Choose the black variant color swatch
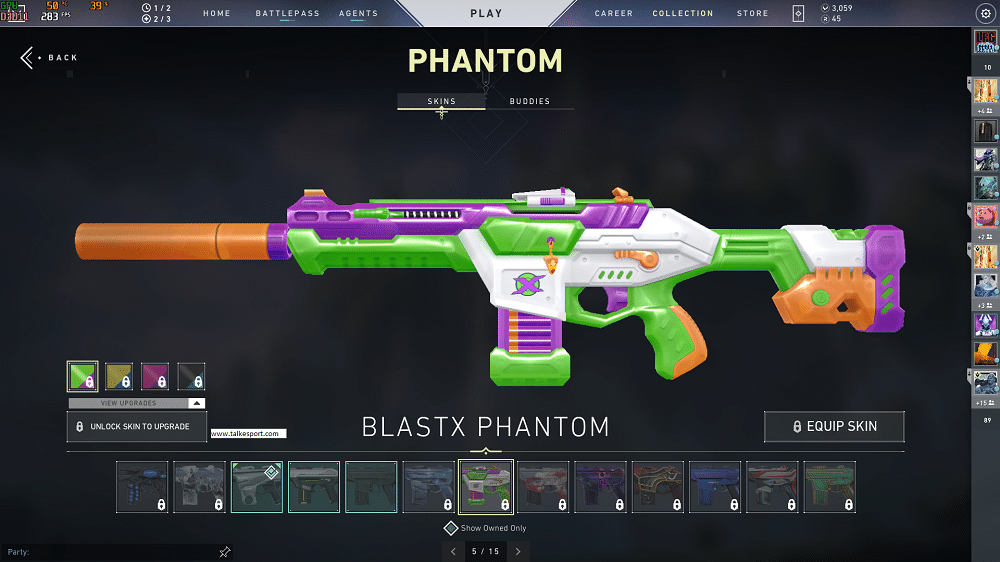 [191, 376]
